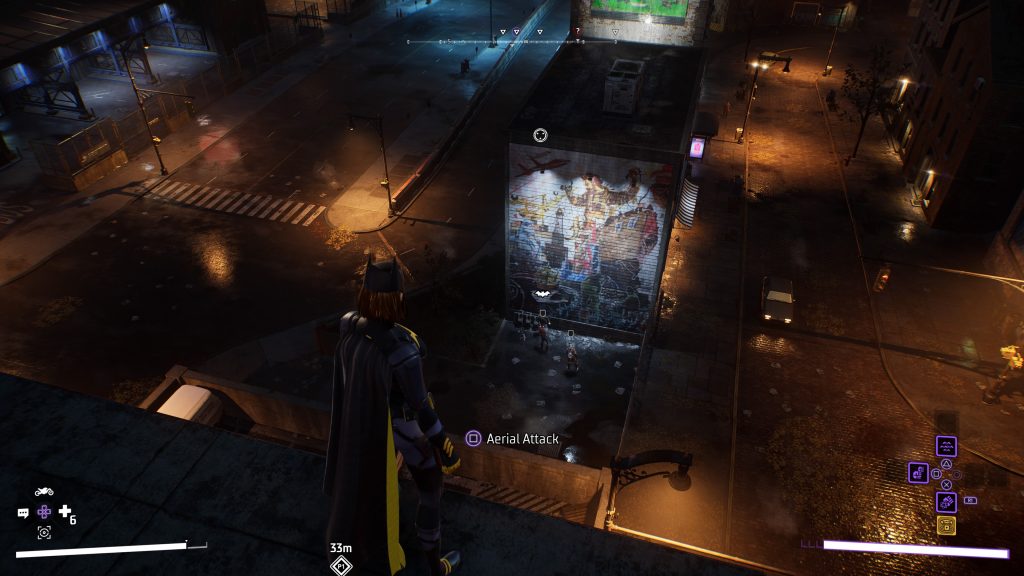Image resolution: width=1024 pixels, height=576 pixels.
Task: Click the 33m objective distance waypoint
Action: click(x=341, y=565)
